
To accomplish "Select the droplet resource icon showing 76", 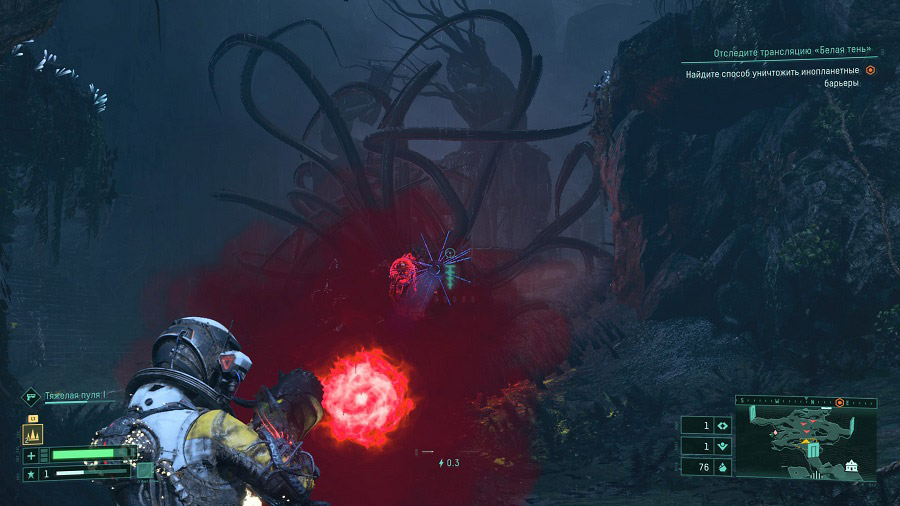I will [722, 466].
